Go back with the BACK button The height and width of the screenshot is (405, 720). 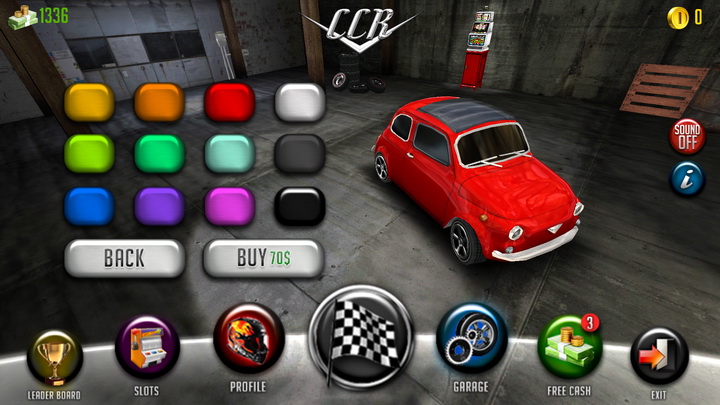tap(124, 259)
